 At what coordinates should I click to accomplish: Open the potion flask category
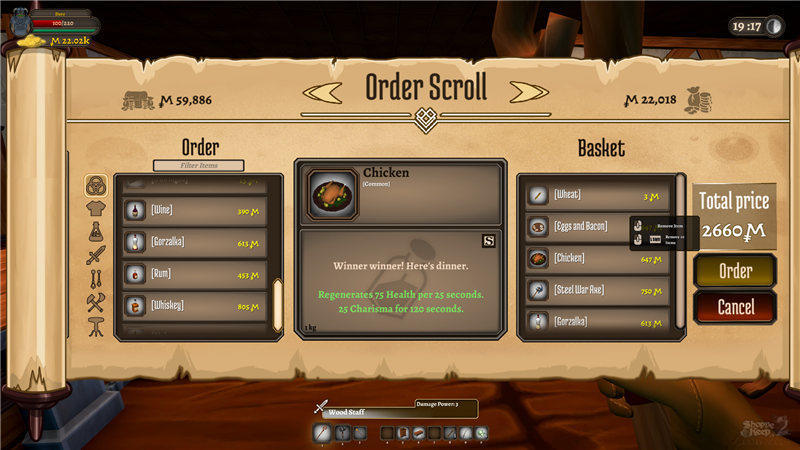[96, 231]
